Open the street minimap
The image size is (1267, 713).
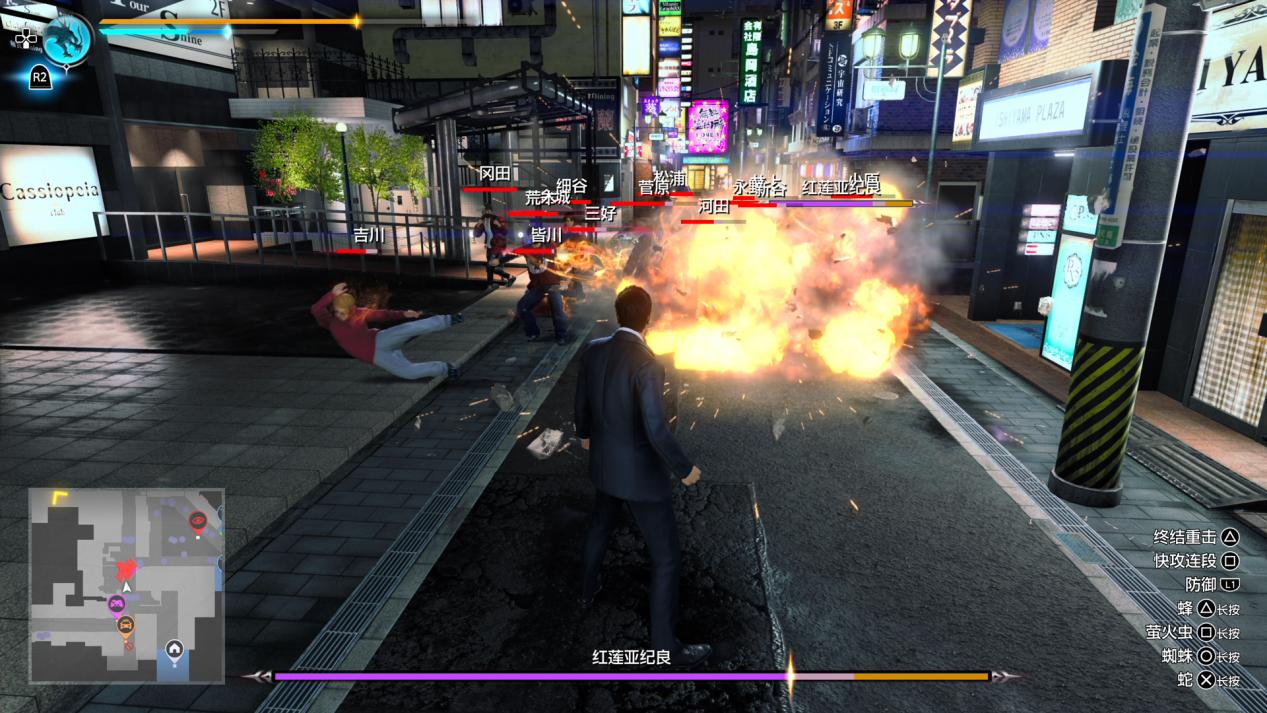(126, 585)
